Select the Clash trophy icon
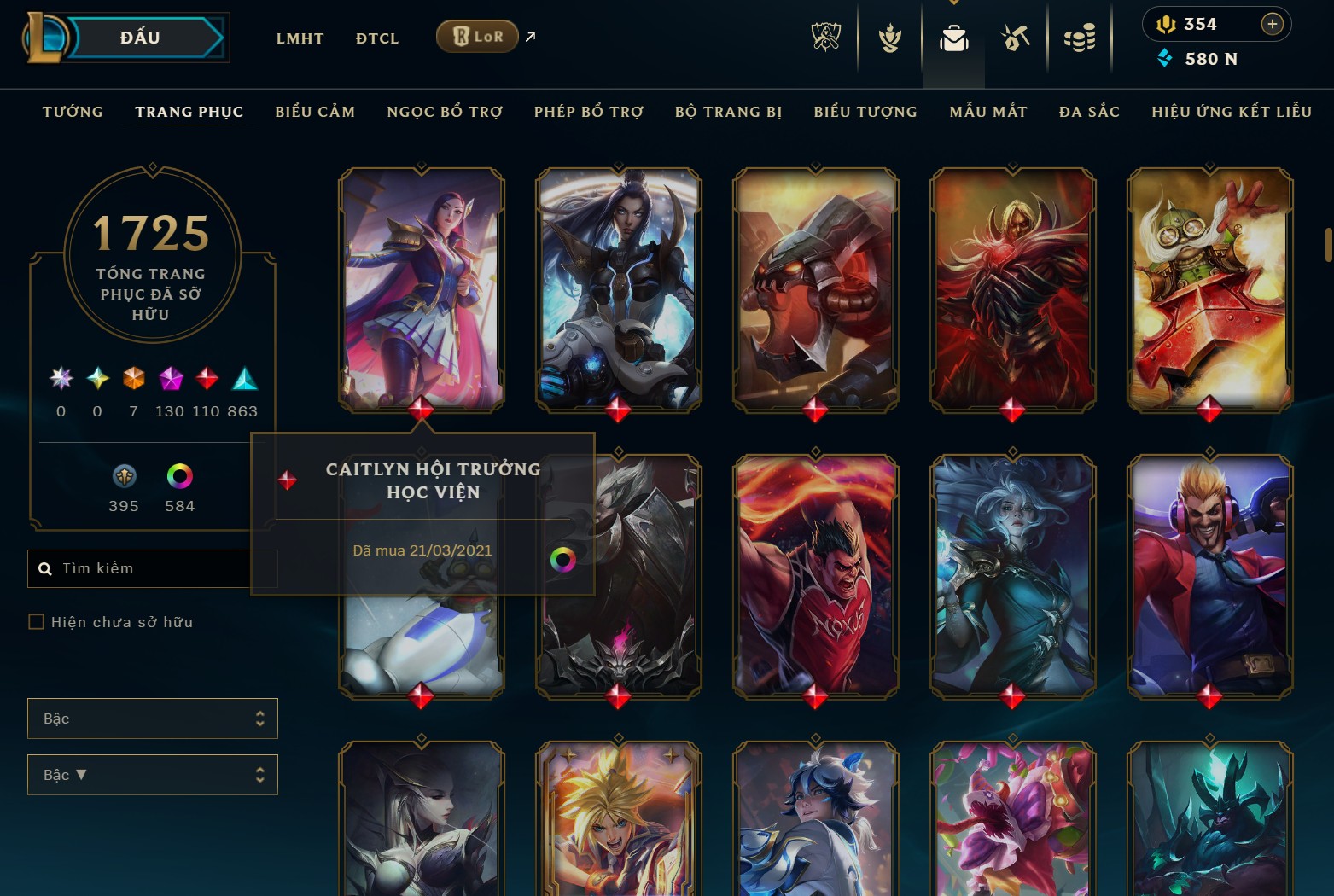Image resolution: width=1334 pixels, height=896 pixels. click(x=889, y=38)
